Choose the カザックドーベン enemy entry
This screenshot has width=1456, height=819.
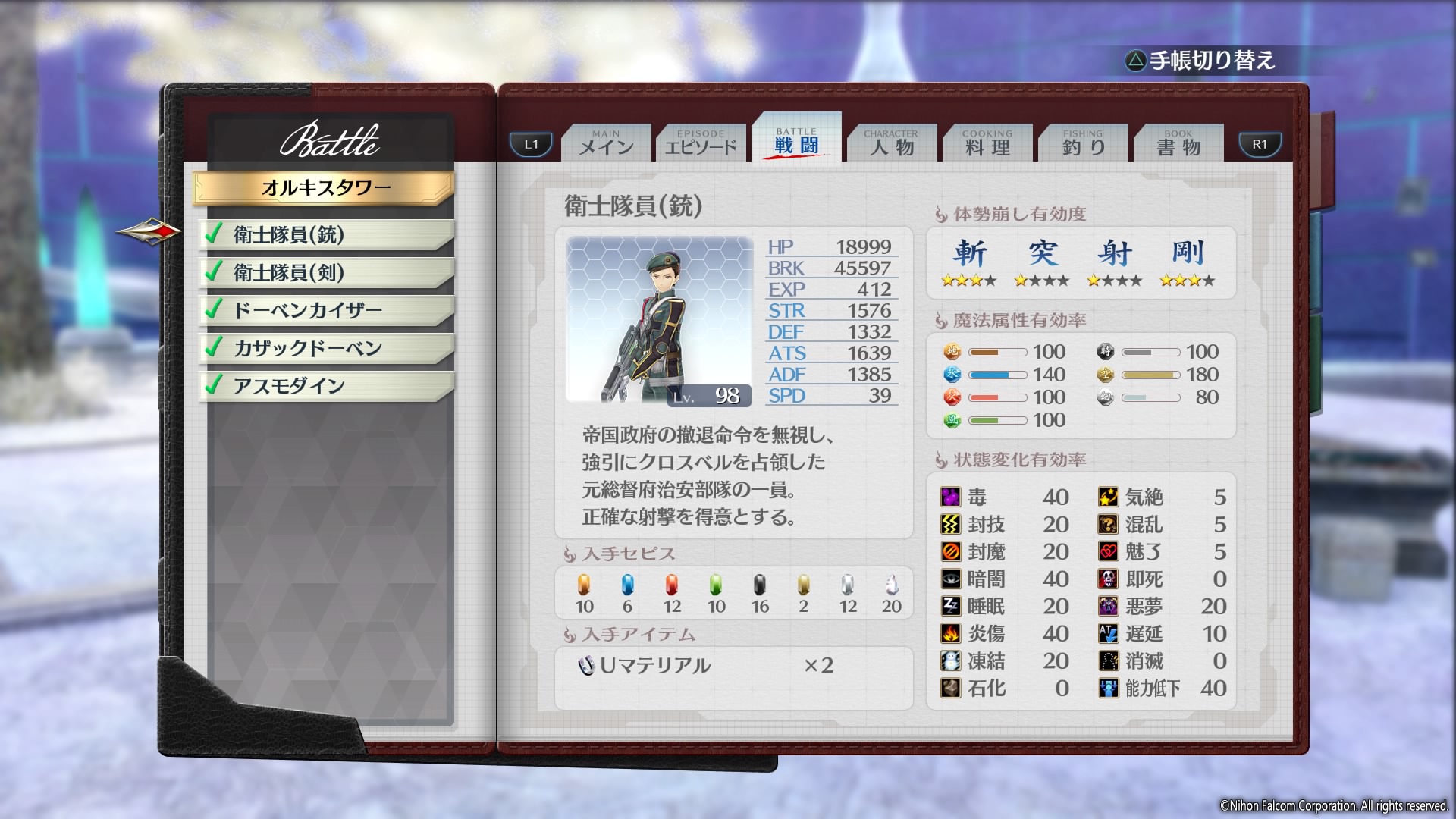click(326, 348)
